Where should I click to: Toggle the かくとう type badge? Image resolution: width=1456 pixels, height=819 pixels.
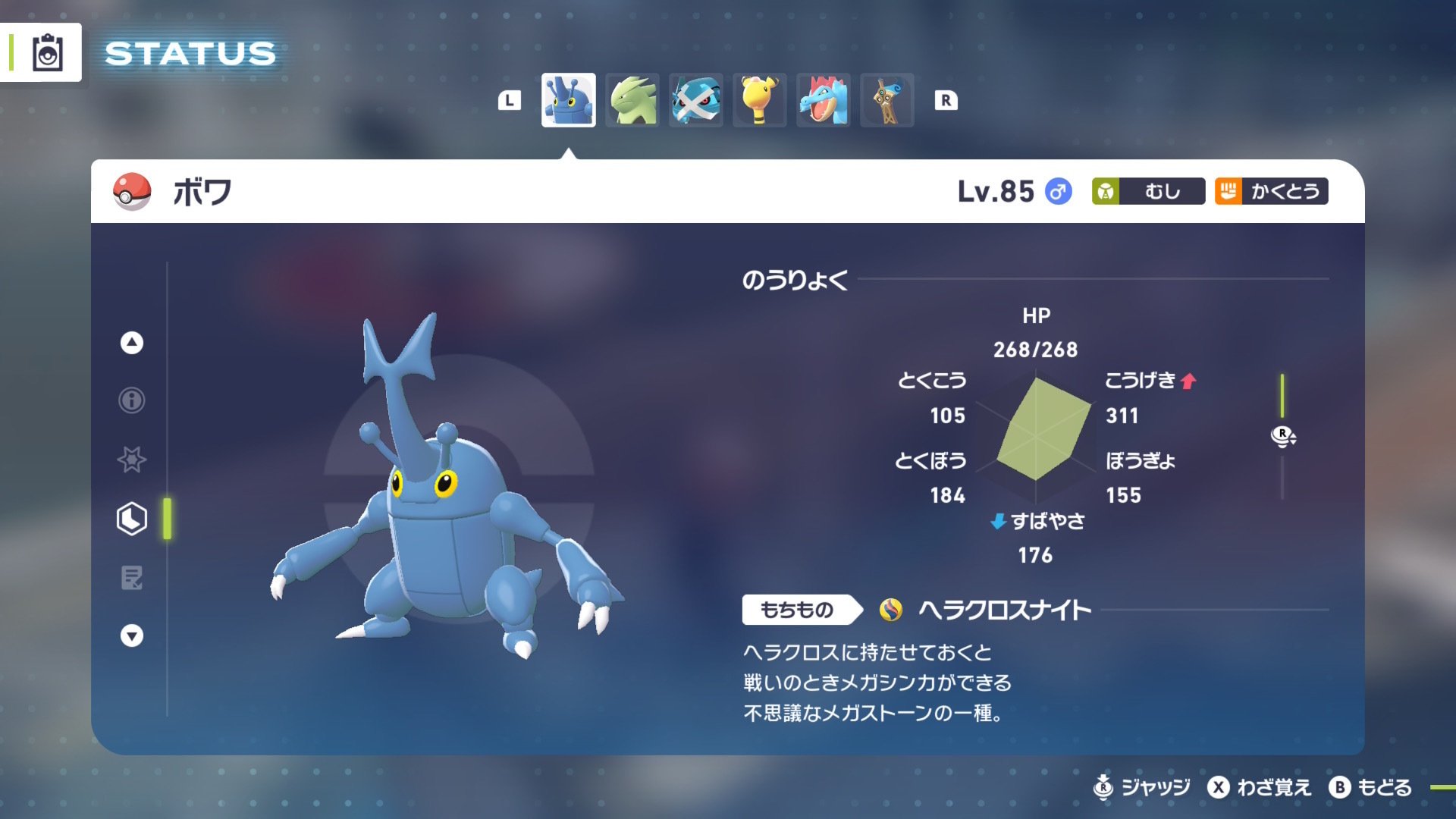(x=1271, y=192)
